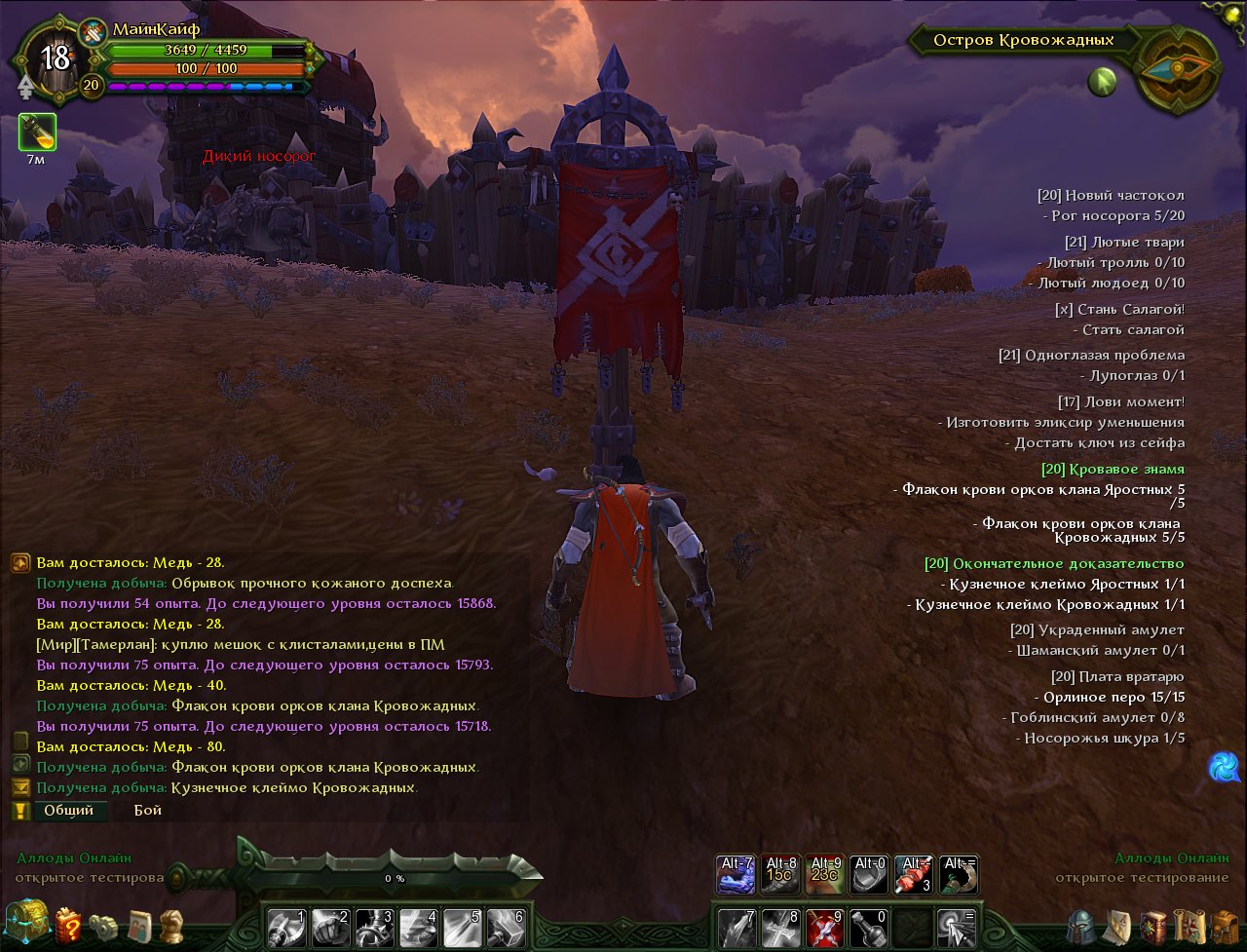Click the compass minimap dial
The image size is (1247, 952).
pos(1179,71)
